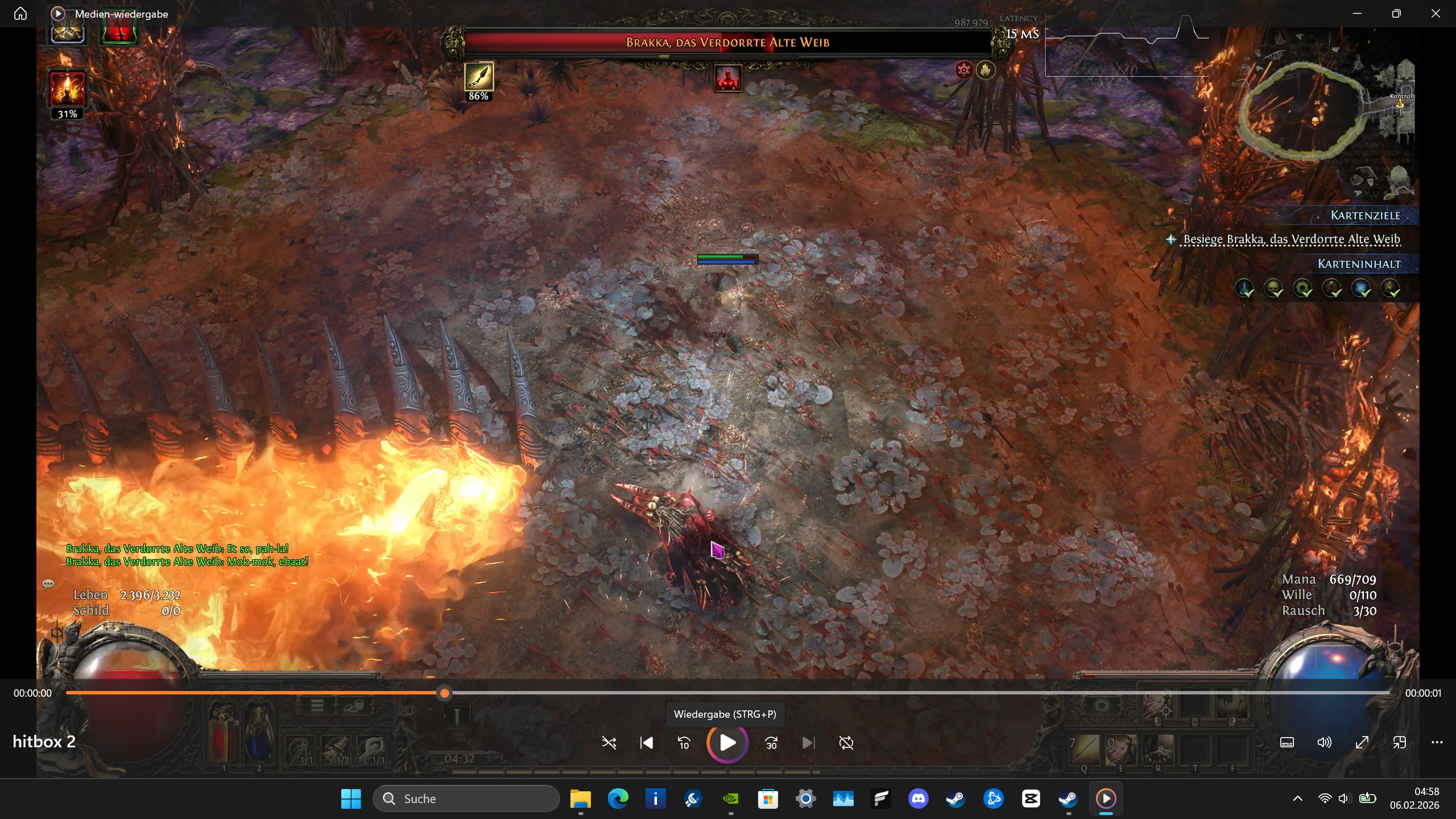Click the minimap showing the boss skull
This screenshot has height=819, width=1456.
1304,111
